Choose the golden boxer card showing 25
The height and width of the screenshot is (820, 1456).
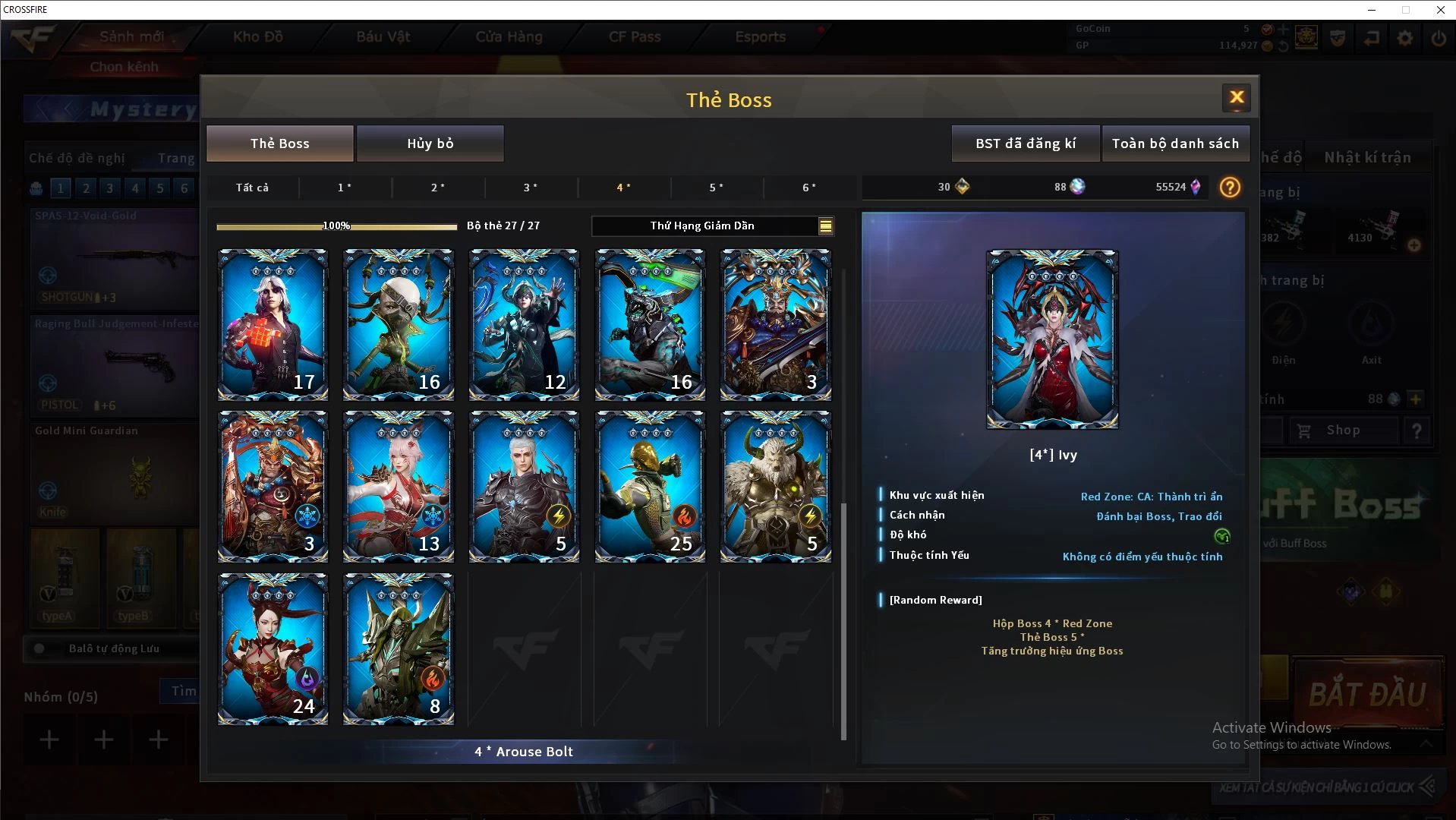[649, 487]
